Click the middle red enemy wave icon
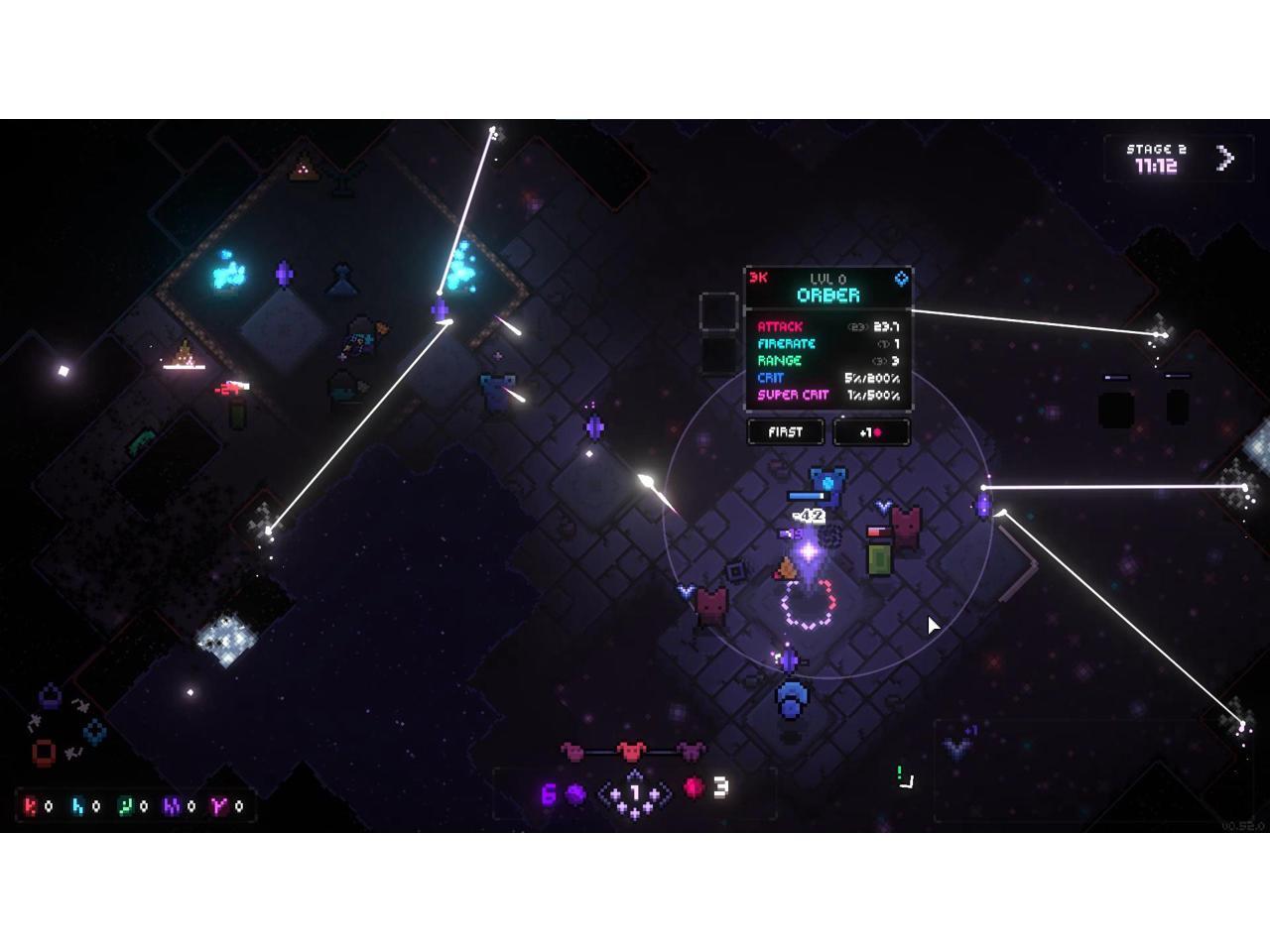 632,752
